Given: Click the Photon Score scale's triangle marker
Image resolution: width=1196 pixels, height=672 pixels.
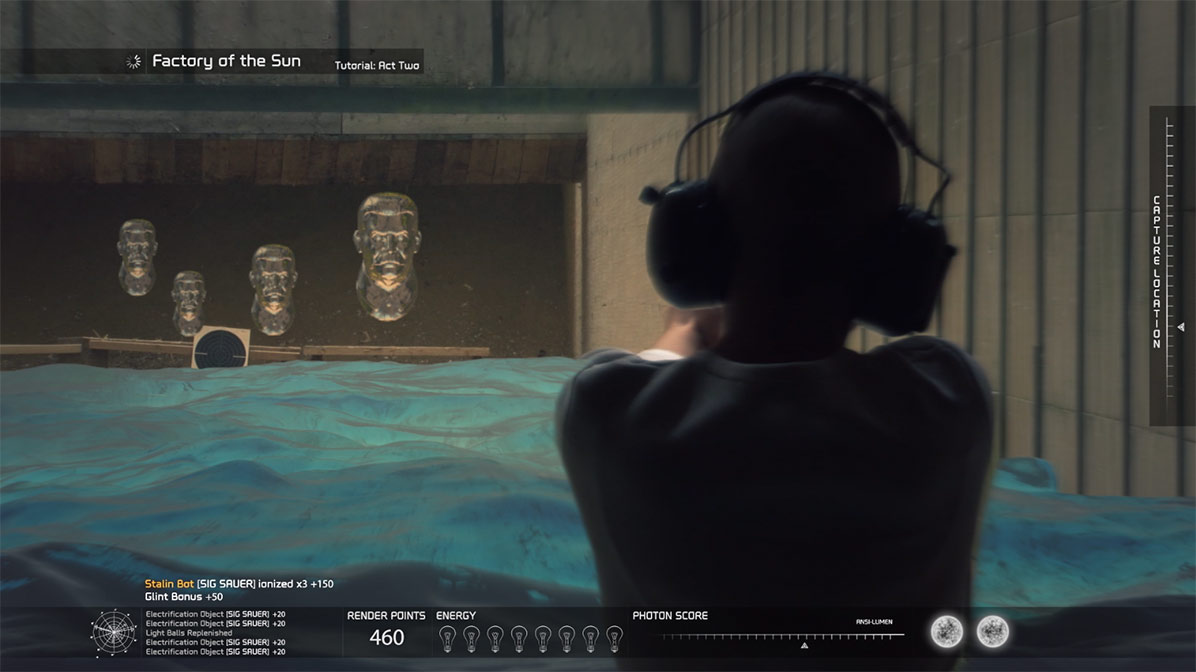Looking at the screenshot, I should [804, 645].
